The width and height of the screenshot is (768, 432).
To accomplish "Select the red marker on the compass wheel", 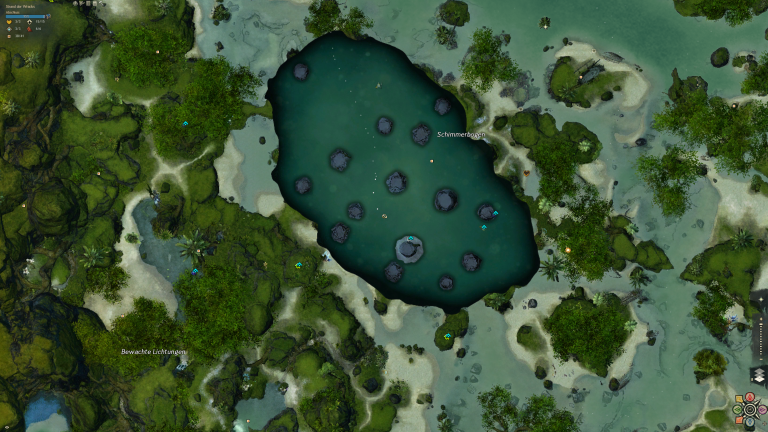I will pyautogui.click(x=750, y=397).
